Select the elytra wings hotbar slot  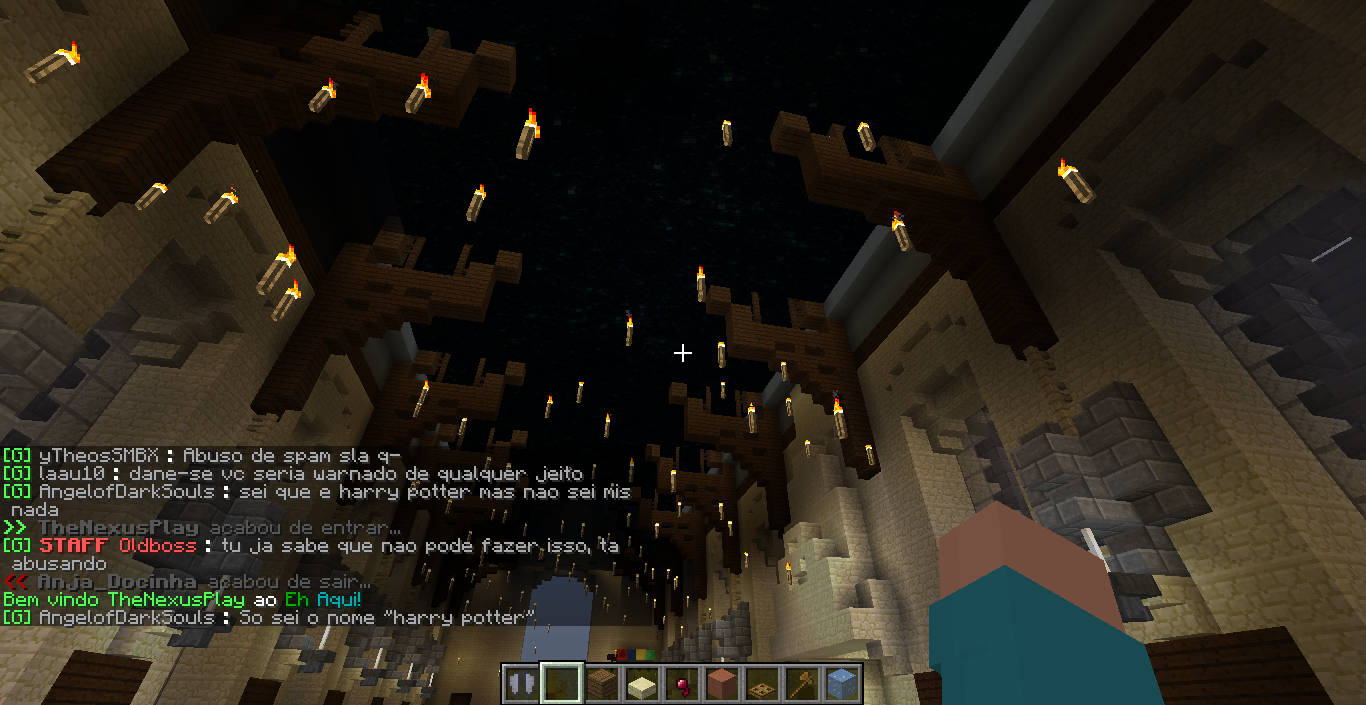pos(520,684)
